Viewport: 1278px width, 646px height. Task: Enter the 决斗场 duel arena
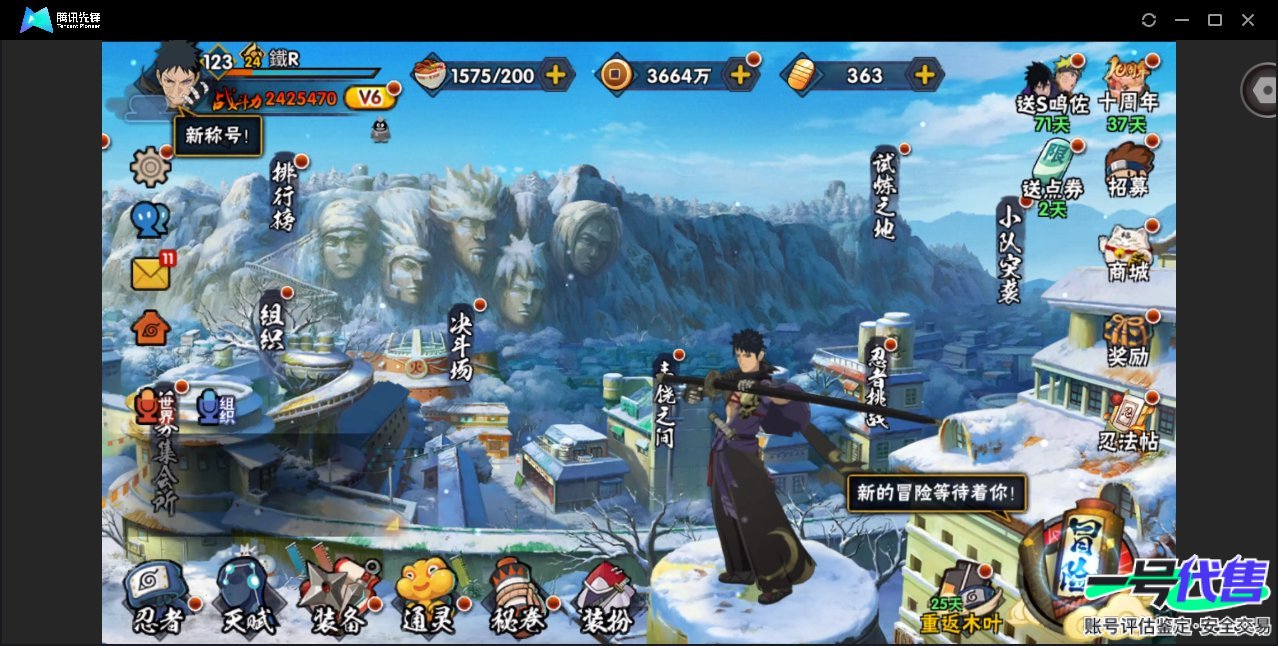click(x=461, y=343)
